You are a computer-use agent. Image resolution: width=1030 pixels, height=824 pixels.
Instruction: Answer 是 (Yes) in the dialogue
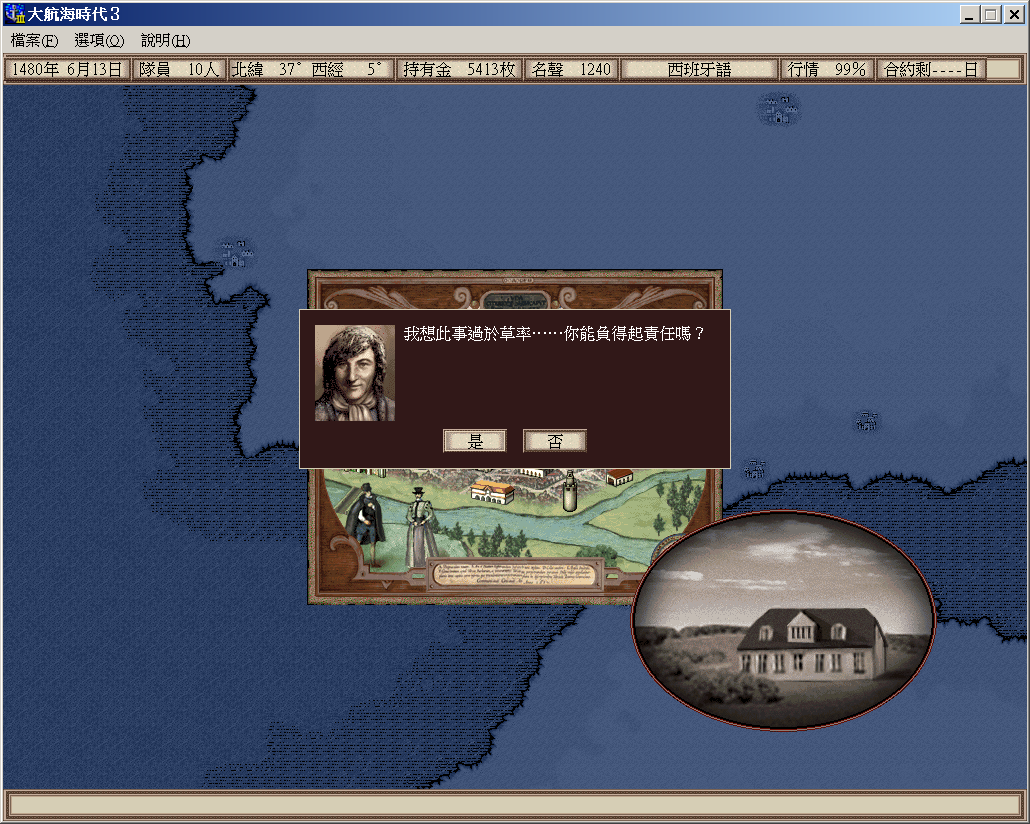tap(475, 441)
